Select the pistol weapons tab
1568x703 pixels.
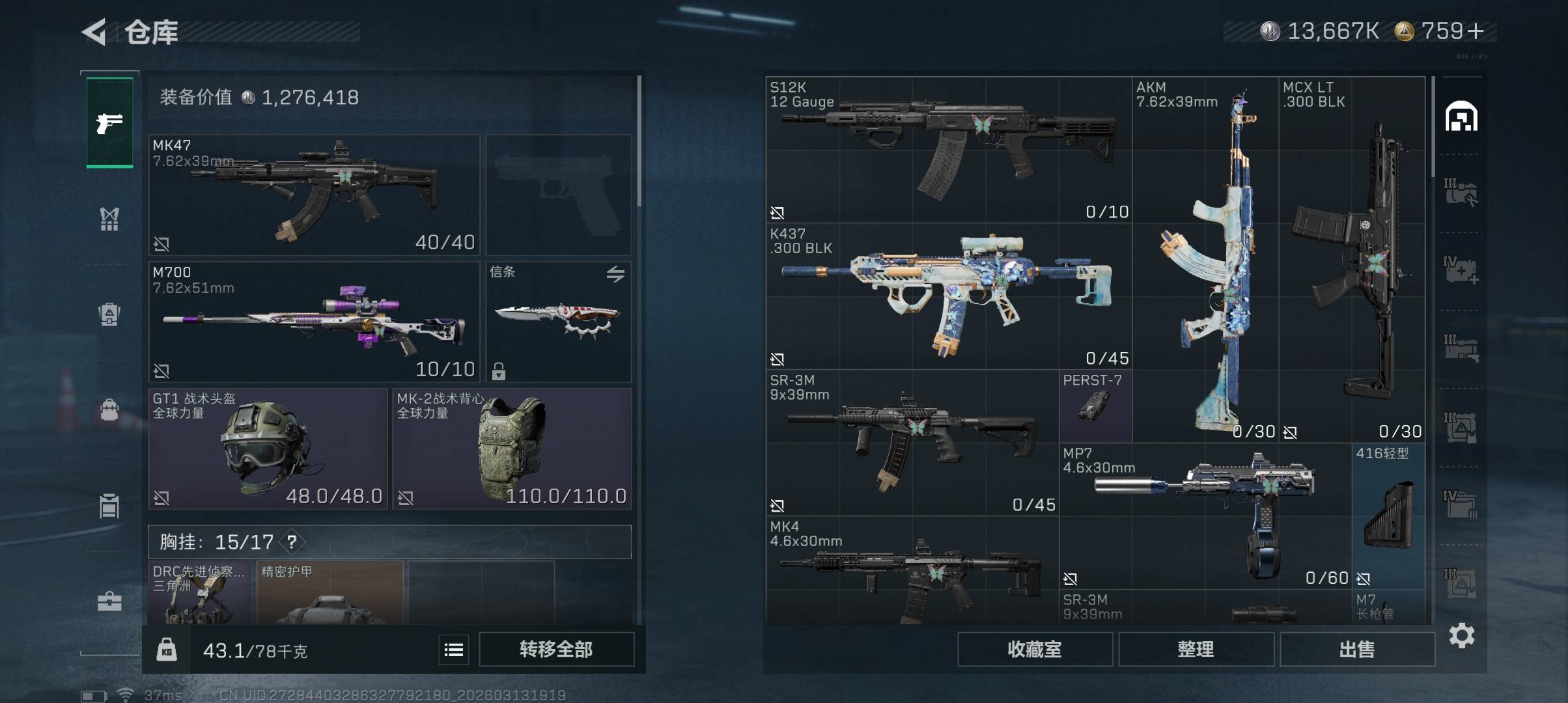(x=109, y=122)
